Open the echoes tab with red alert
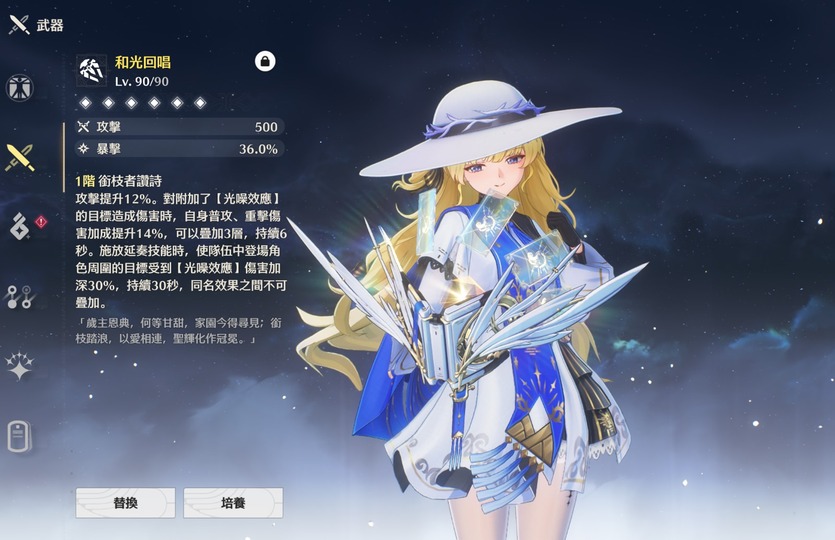835x540 pixels. 21,226
